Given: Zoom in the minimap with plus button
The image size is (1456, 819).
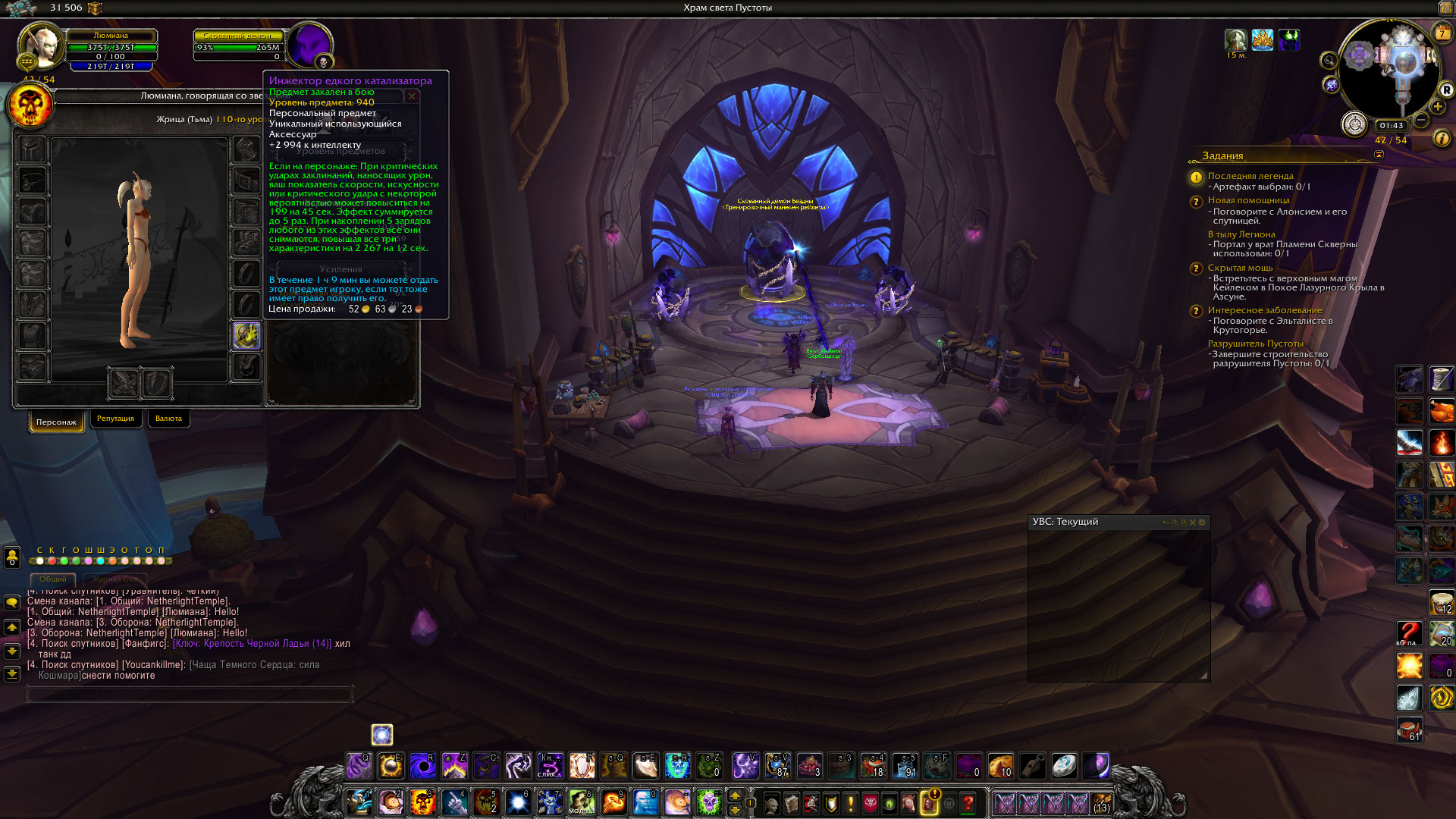Looking at the screenshot, I should point(1438,107).
